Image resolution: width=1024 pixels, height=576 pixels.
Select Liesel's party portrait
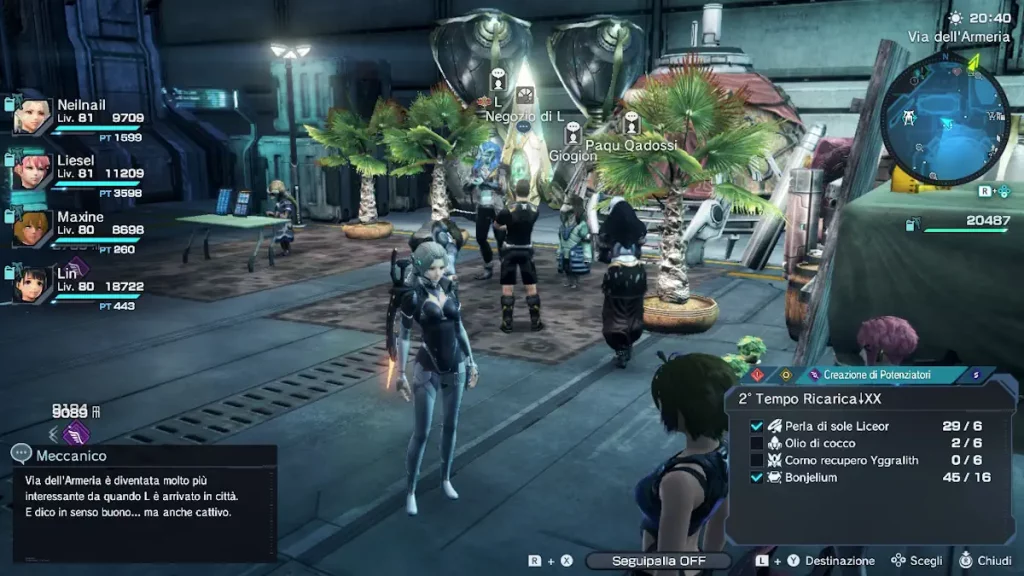(x=33, y=171)
